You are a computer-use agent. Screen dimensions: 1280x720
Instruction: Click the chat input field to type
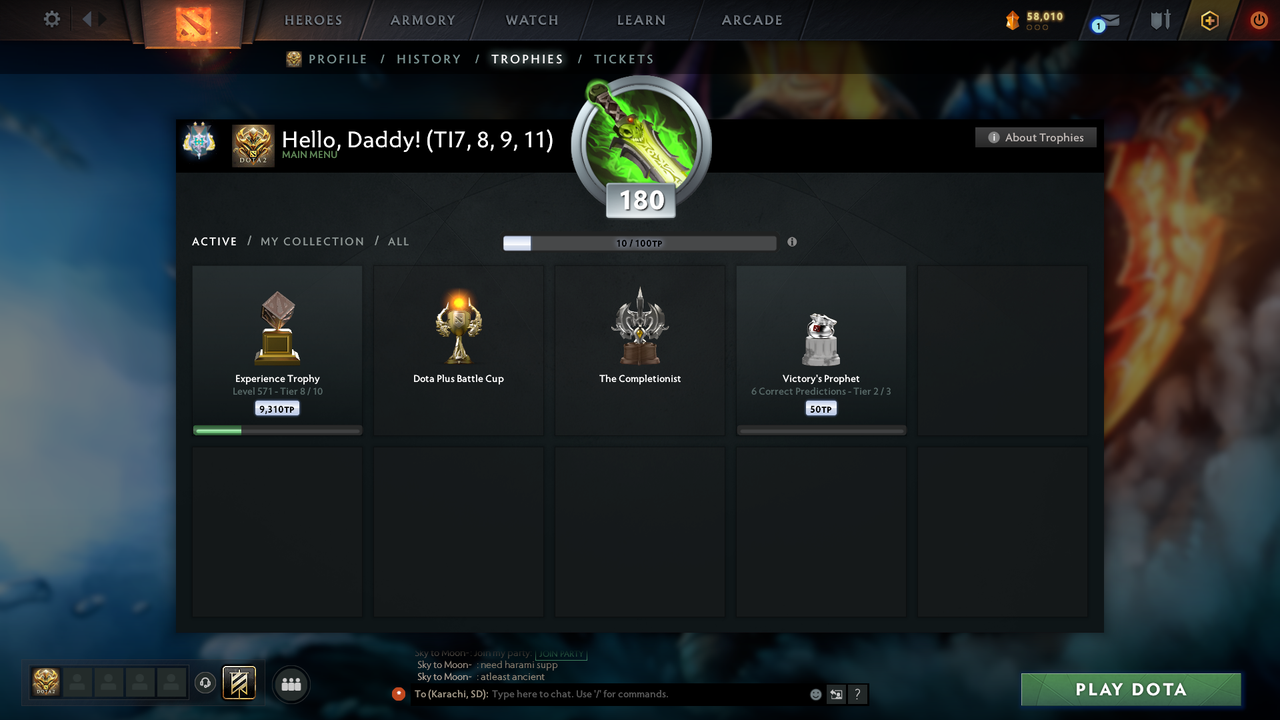point(600,693)
